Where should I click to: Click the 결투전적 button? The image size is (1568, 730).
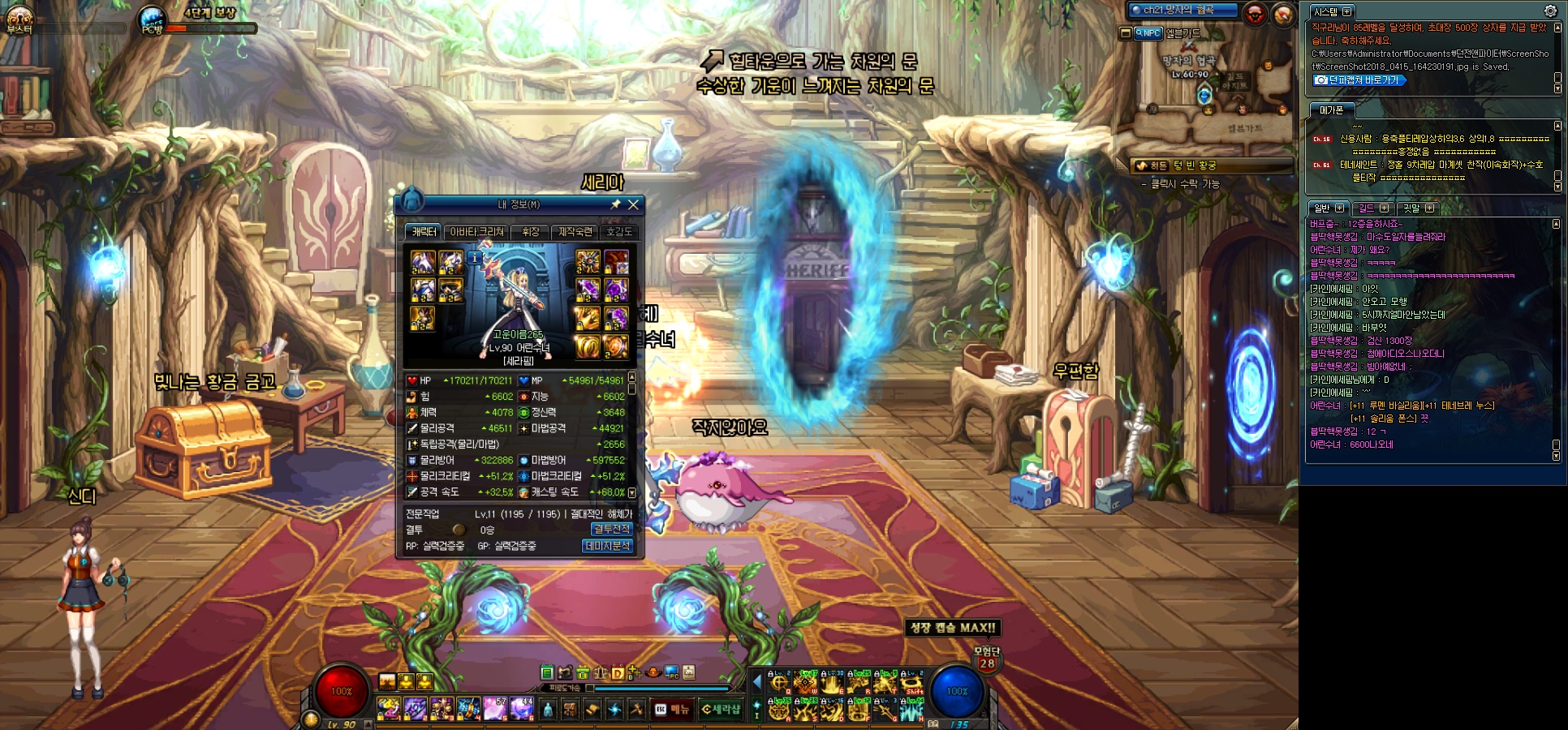click(x=611, y=529)
